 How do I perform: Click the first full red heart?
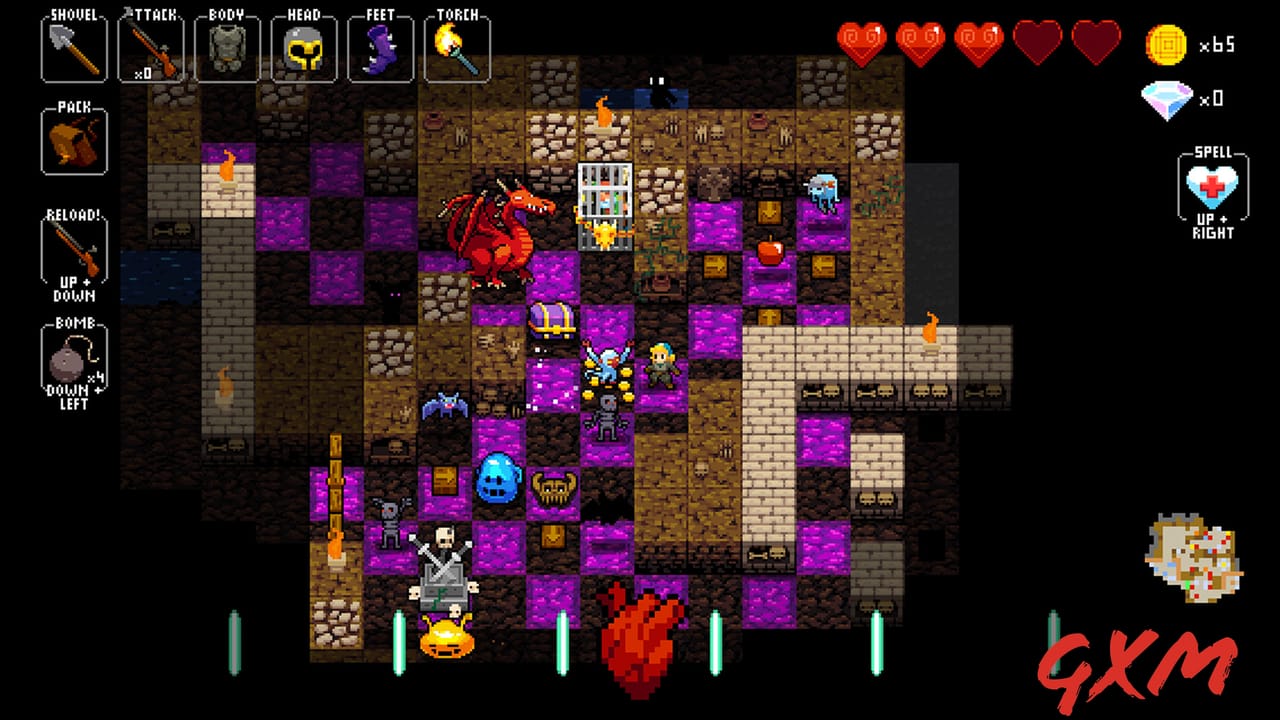[862, 40]
